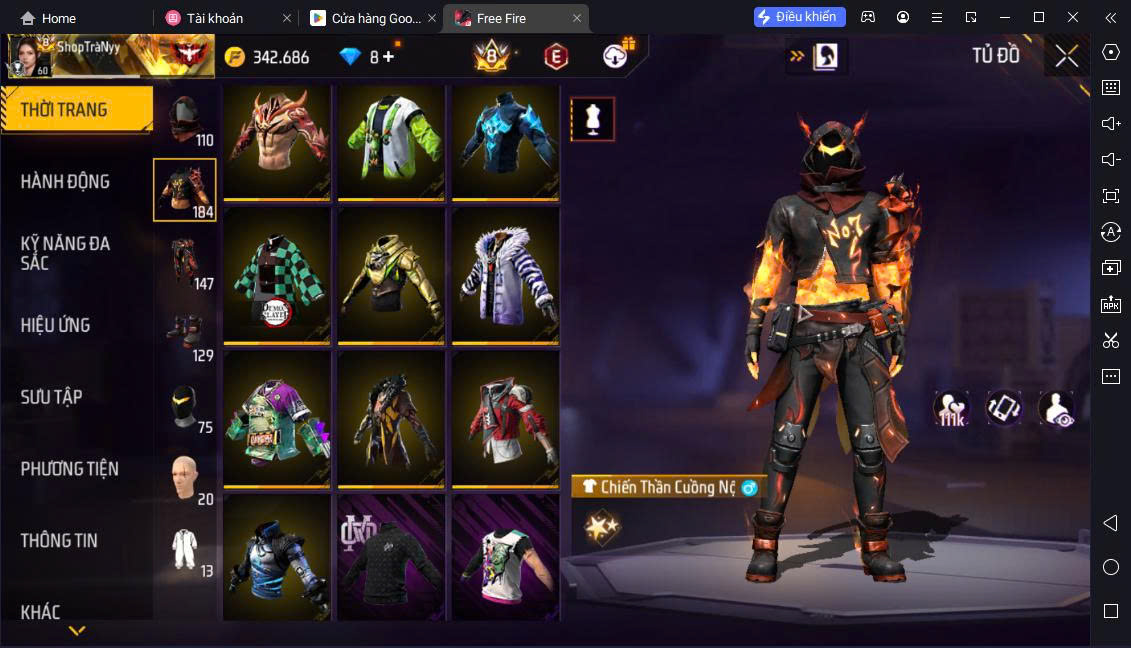Choose the mask subcategory showing 75
The height and width of the screenshot is (648, 1131).
point(185,407)
